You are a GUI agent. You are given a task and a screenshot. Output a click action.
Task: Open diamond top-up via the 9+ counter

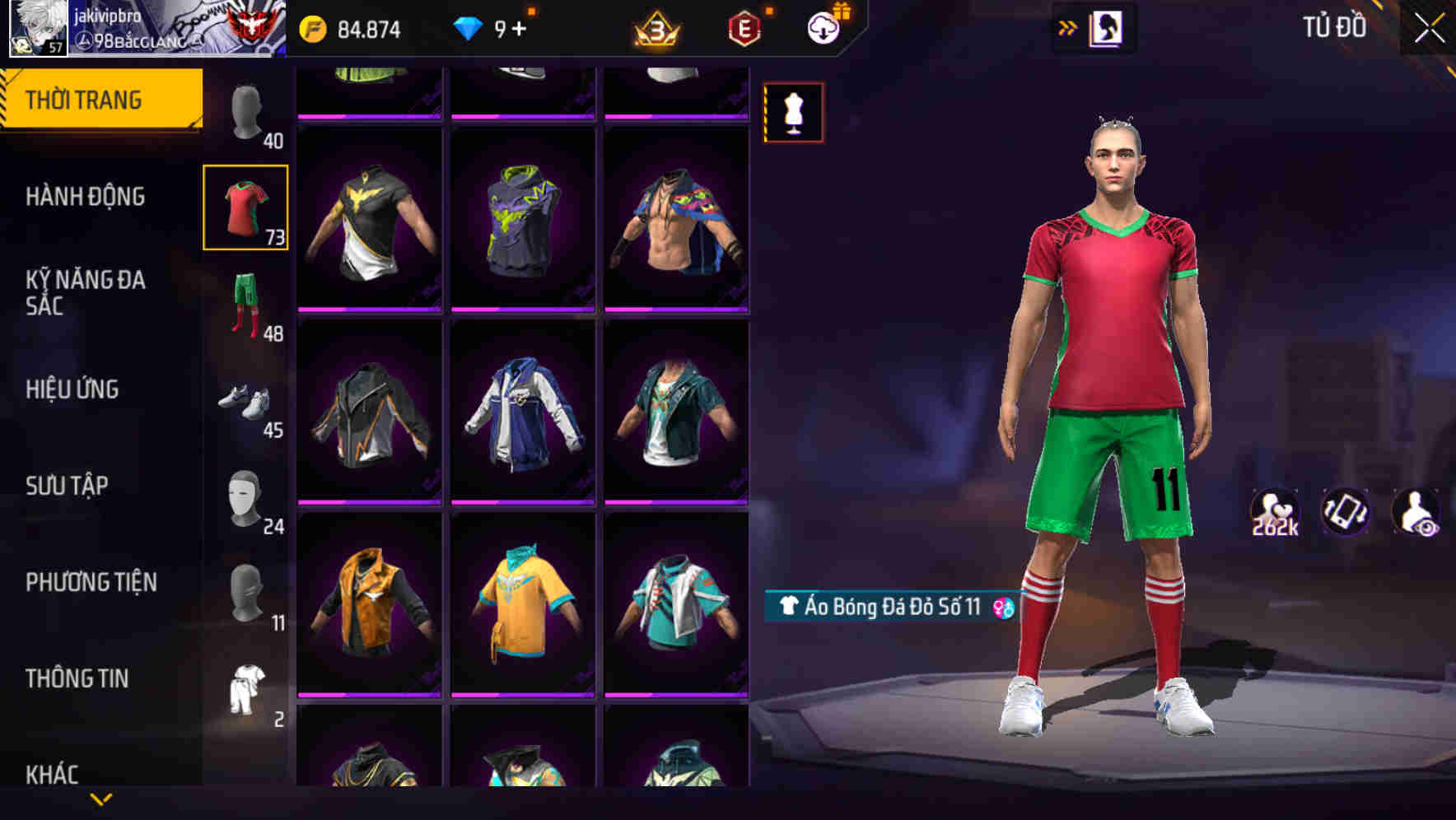[501, 27]
